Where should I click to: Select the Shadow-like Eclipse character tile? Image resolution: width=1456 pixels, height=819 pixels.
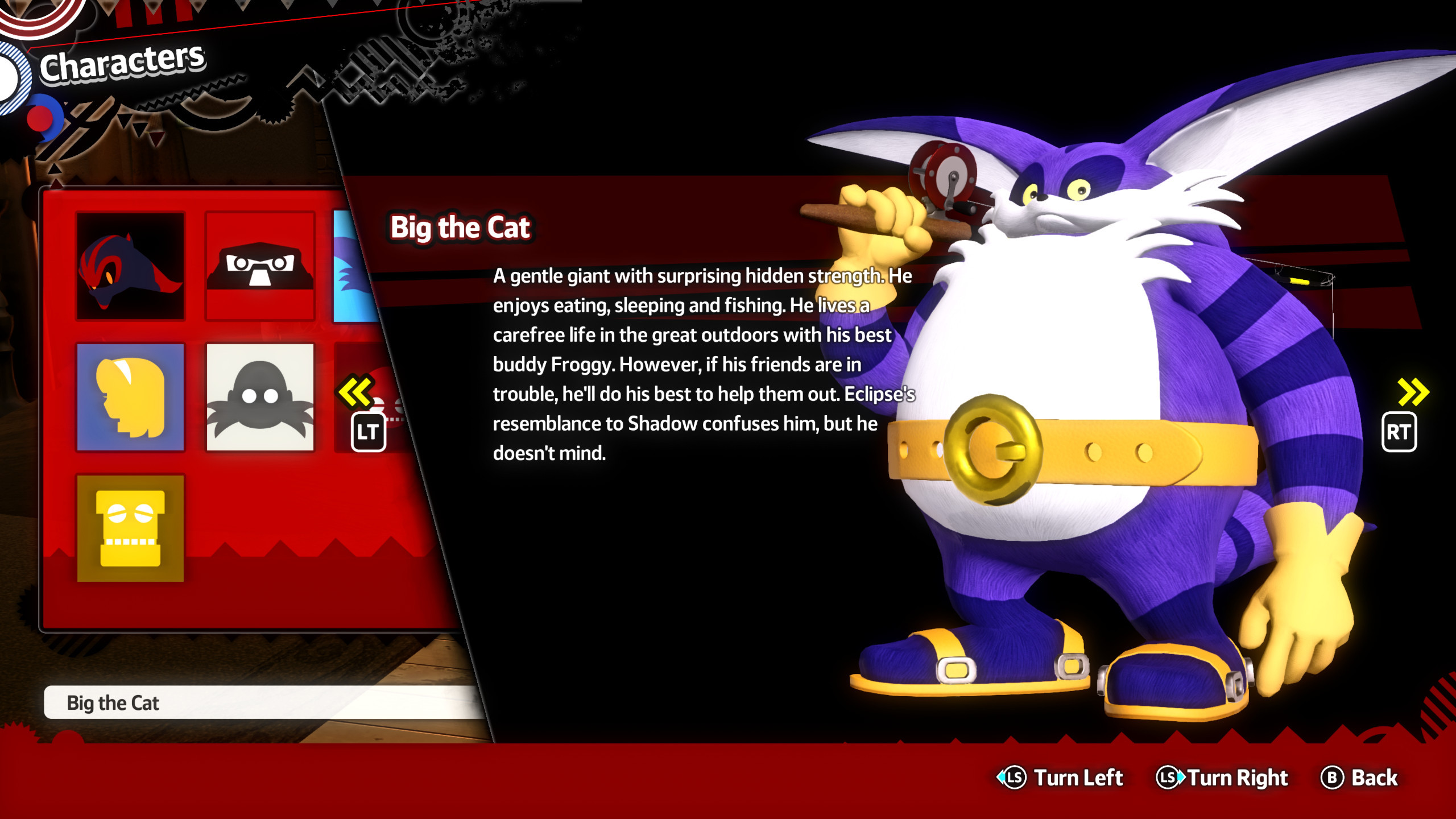coord(131,266)
